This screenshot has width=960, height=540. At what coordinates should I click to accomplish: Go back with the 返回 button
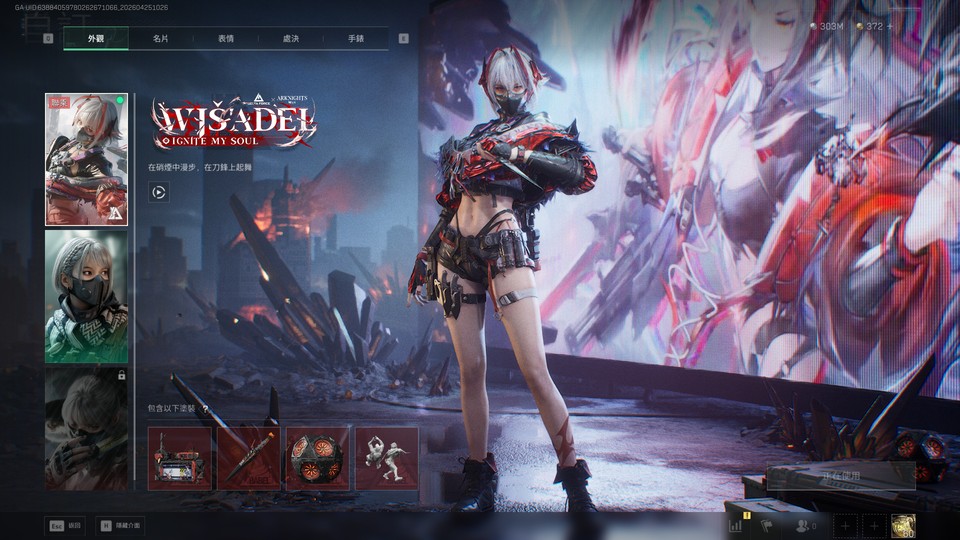click(65, 525)
